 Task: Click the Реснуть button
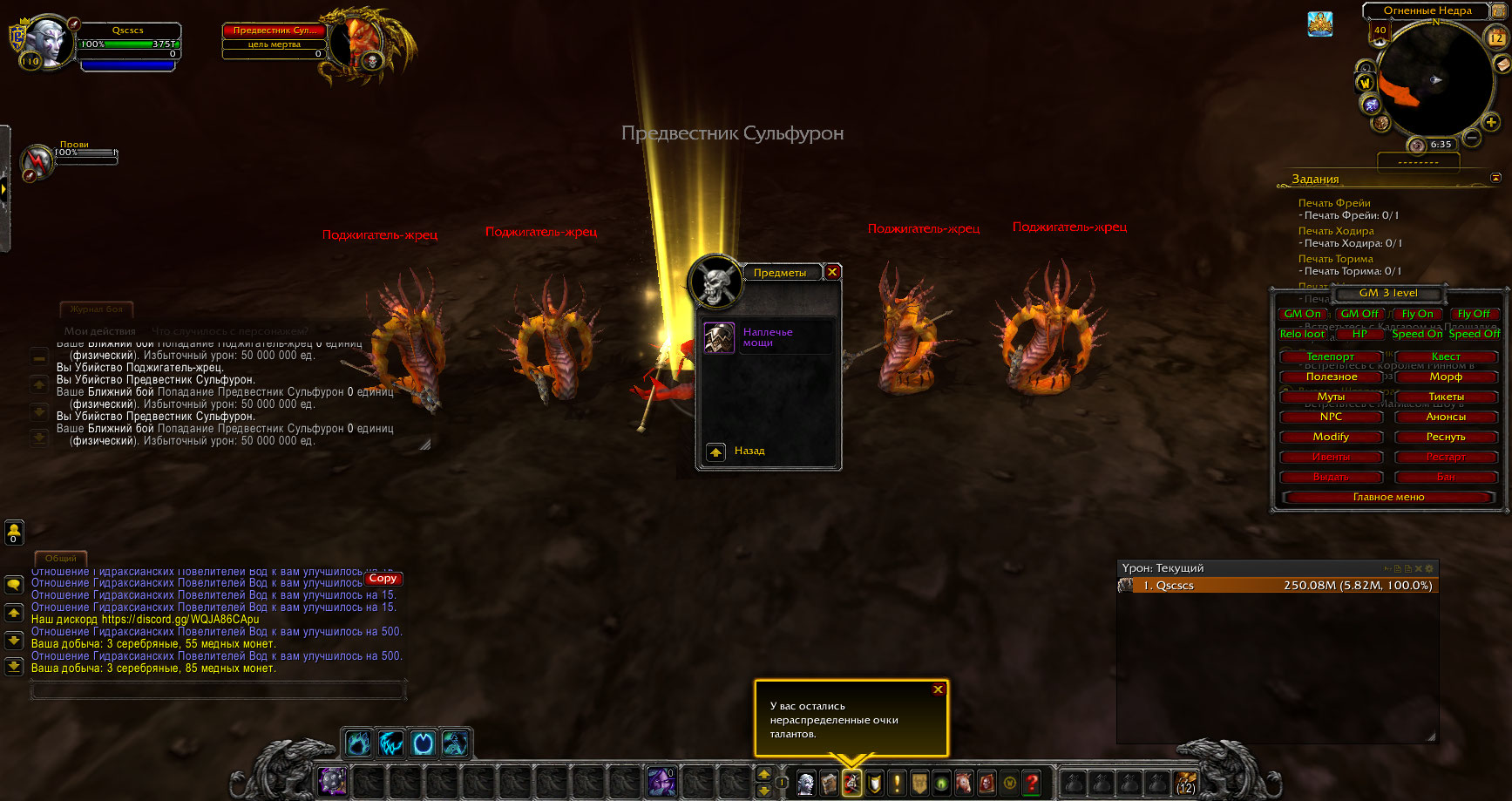click(x=1445, y=437)
